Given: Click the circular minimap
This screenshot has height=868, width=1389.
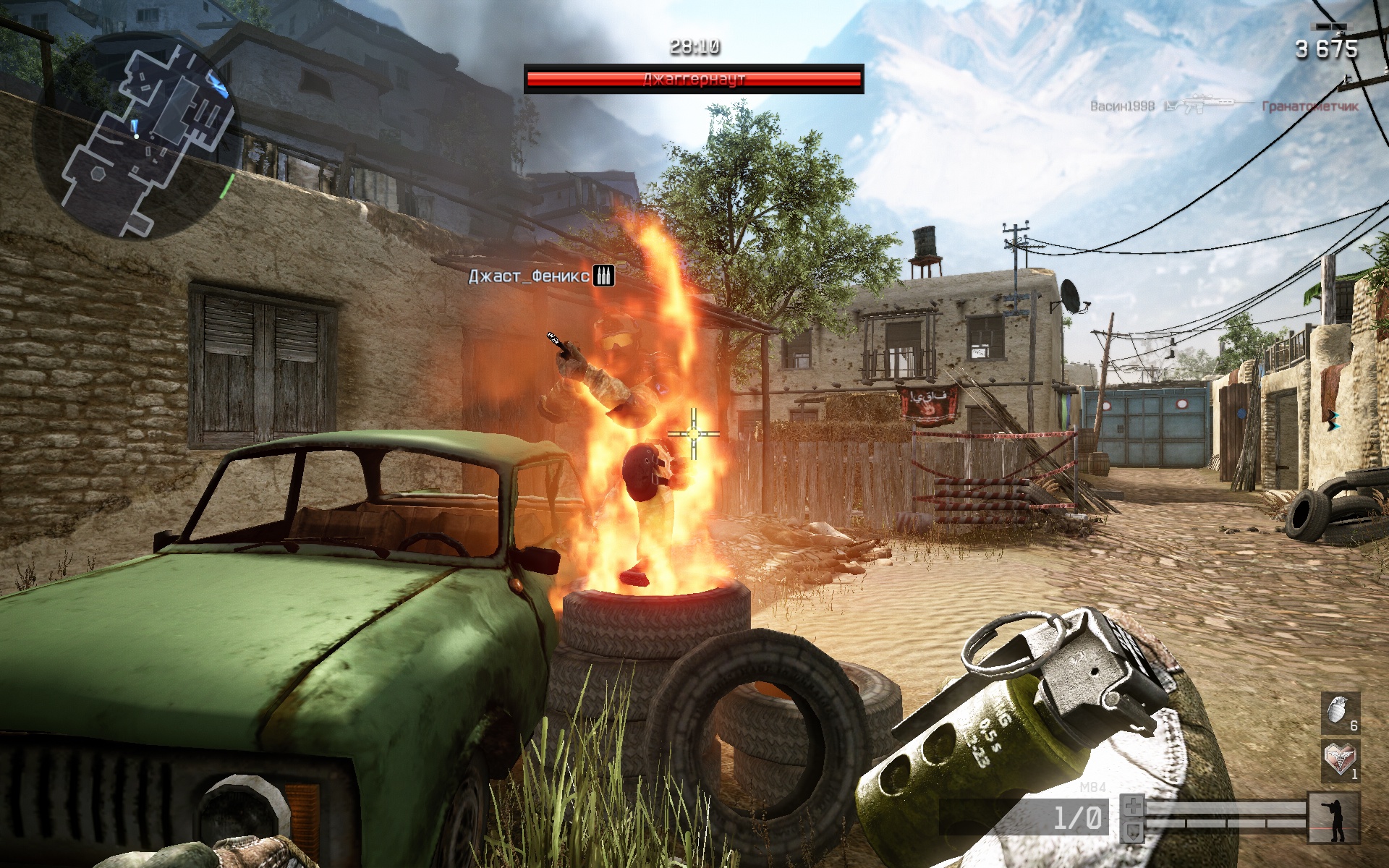Looking at the screenshot, I should point(134,137).
